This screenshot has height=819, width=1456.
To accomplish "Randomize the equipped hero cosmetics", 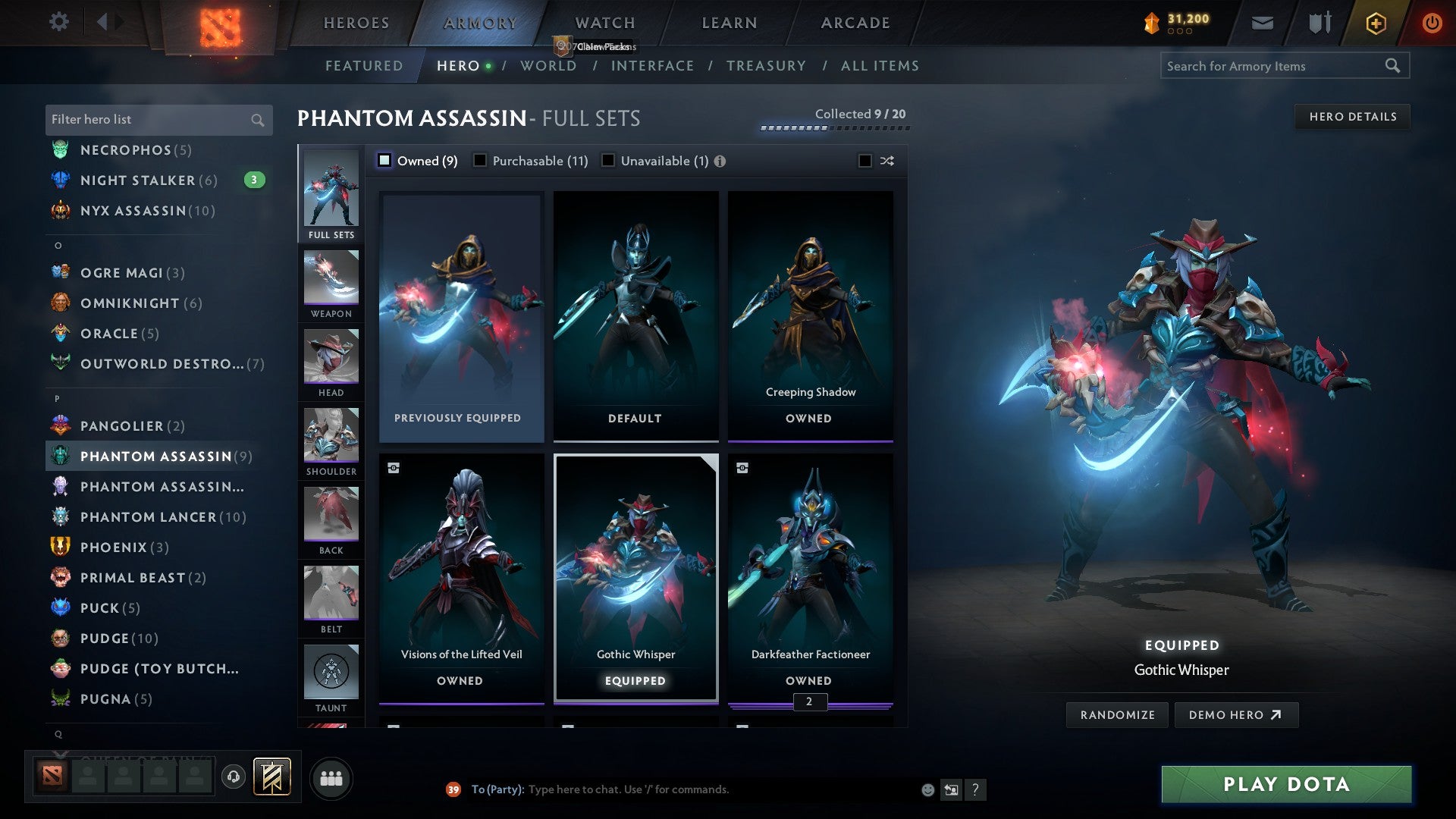I will pyautogui.click(x=1117, y=715).
